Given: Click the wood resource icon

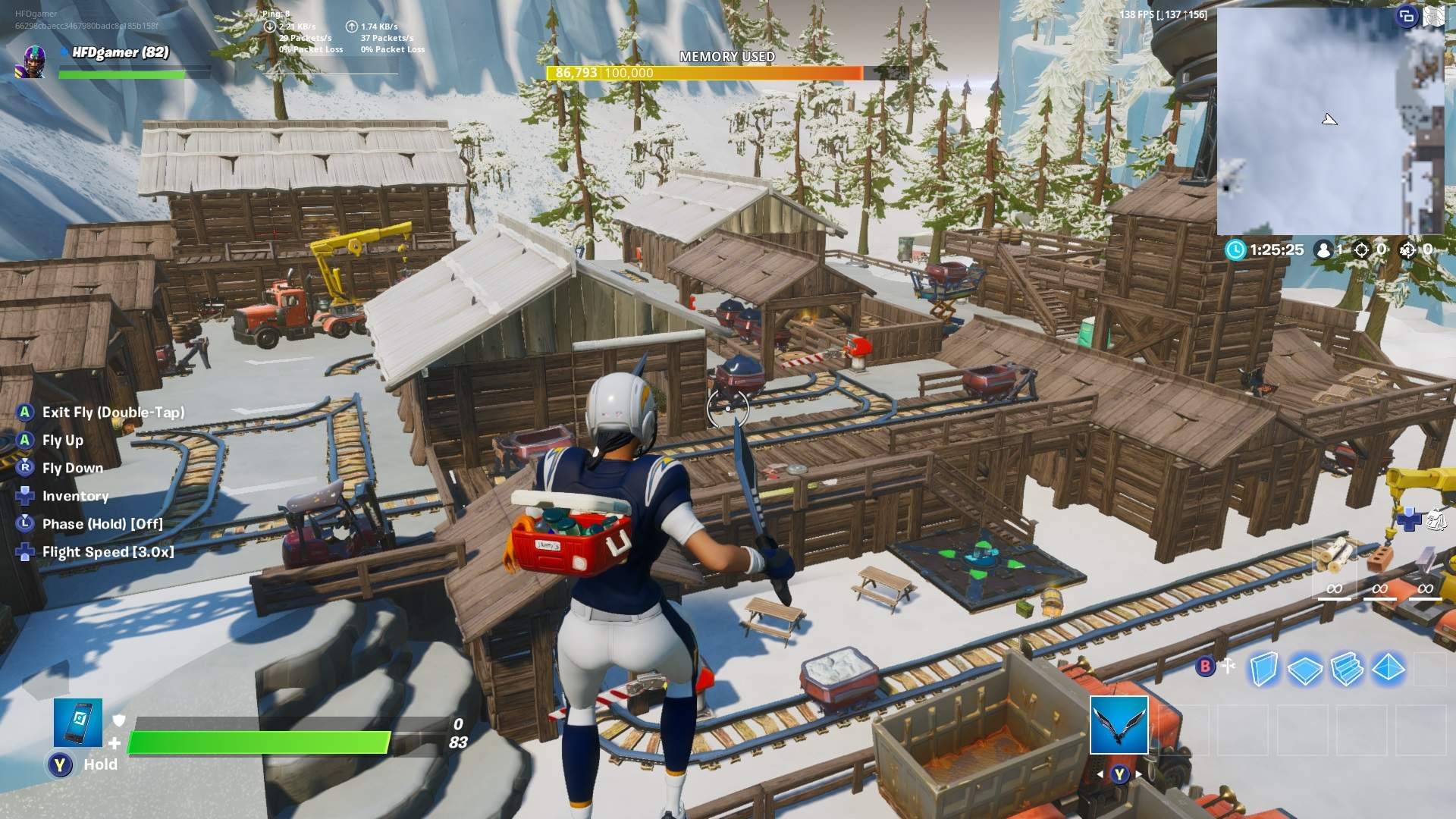Looking at the screenshot, I should (1331, 559).
